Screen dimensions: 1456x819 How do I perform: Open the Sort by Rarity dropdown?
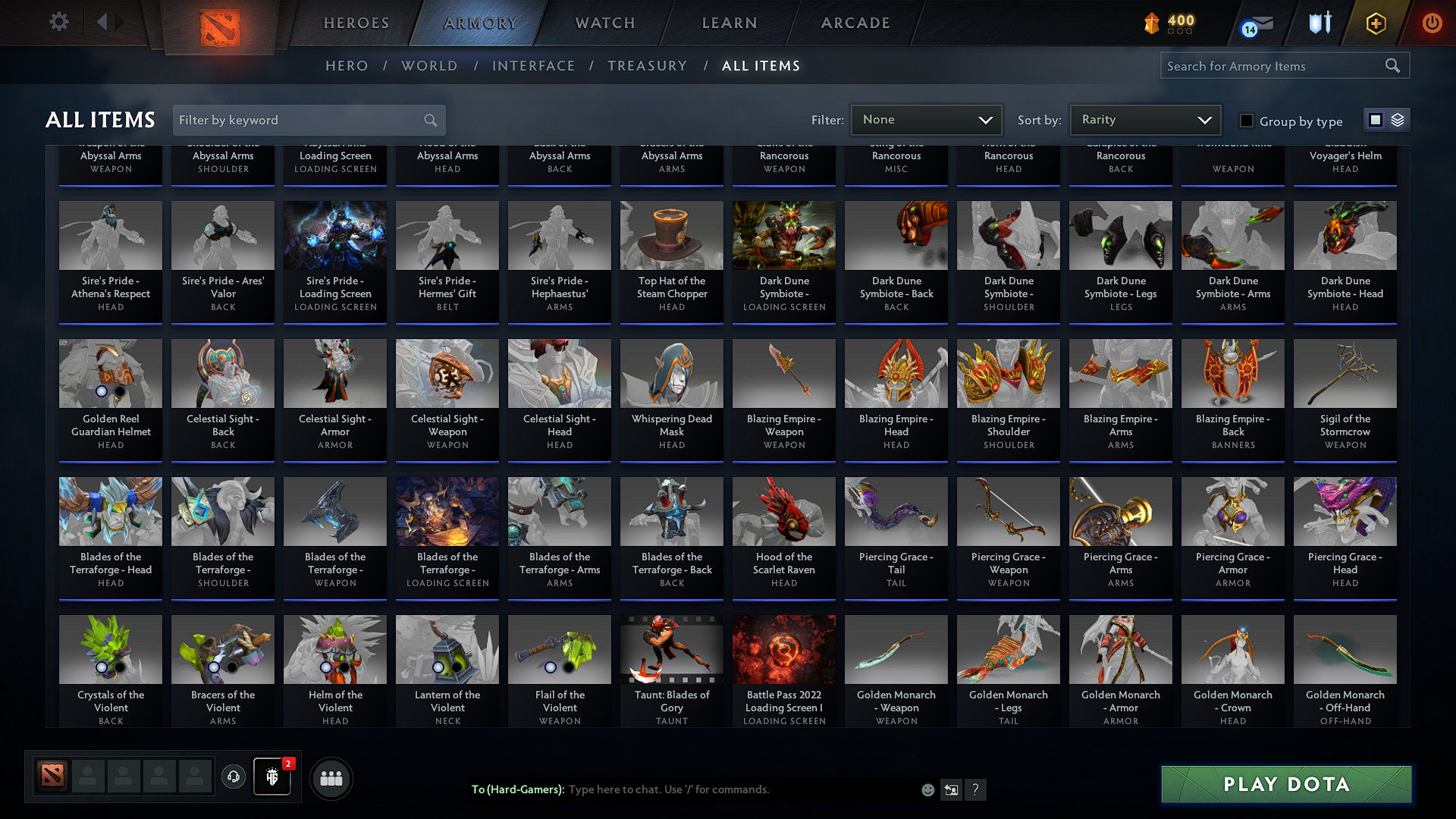coord(1145,120)
